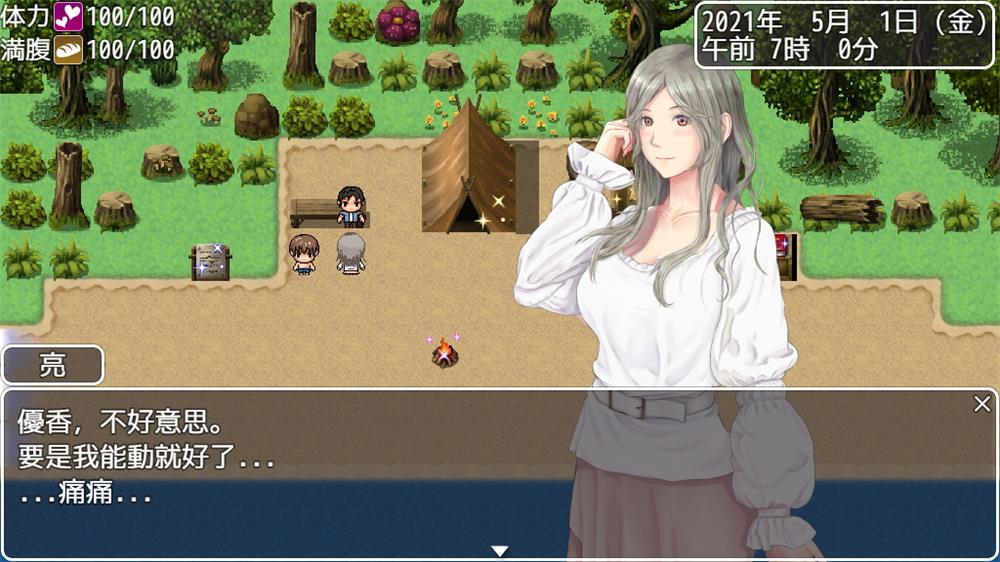The height and width of the screenshot is (562, 1000).
Task: Advance dialogue via the white down arrow
Action: (500, 550)
